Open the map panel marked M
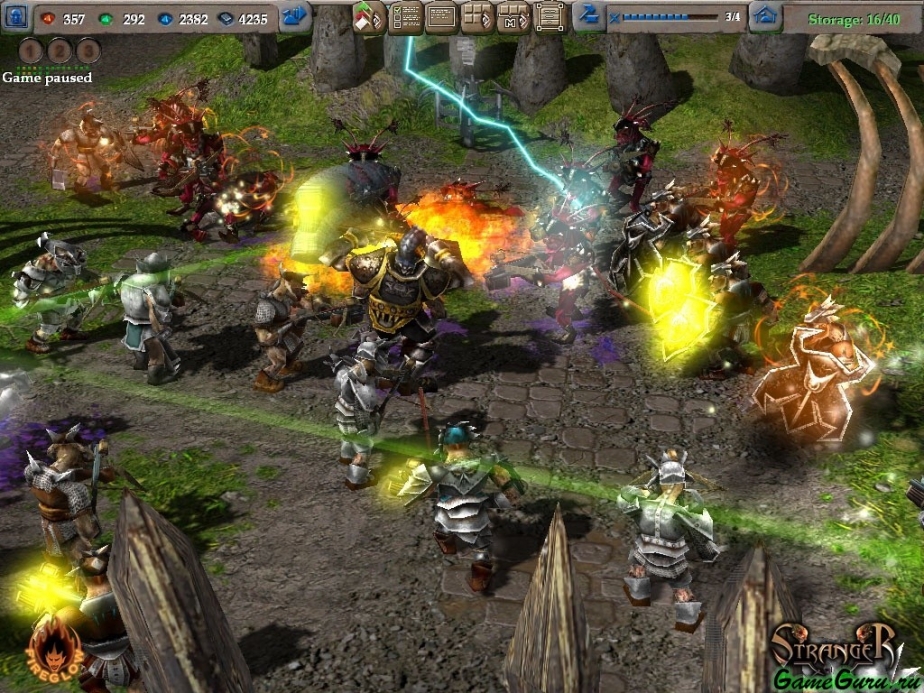The height and width of the screenshot is (693, 924). pos(512,17)
